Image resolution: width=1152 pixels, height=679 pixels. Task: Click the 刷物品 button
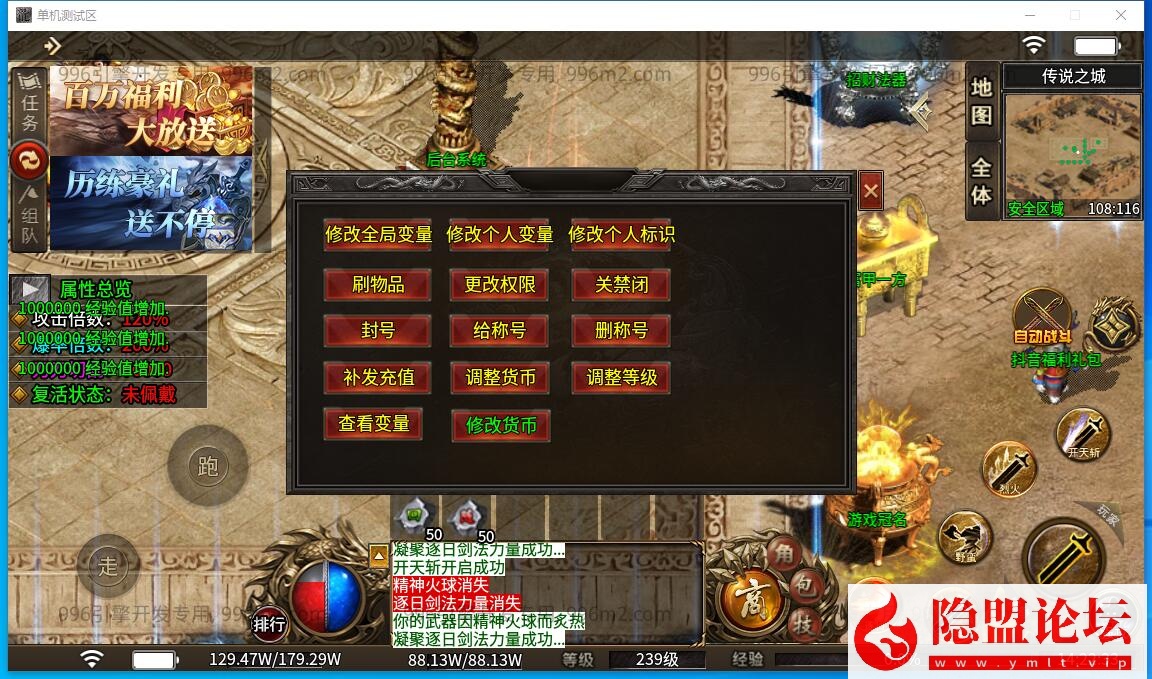(x=378, y=285)
